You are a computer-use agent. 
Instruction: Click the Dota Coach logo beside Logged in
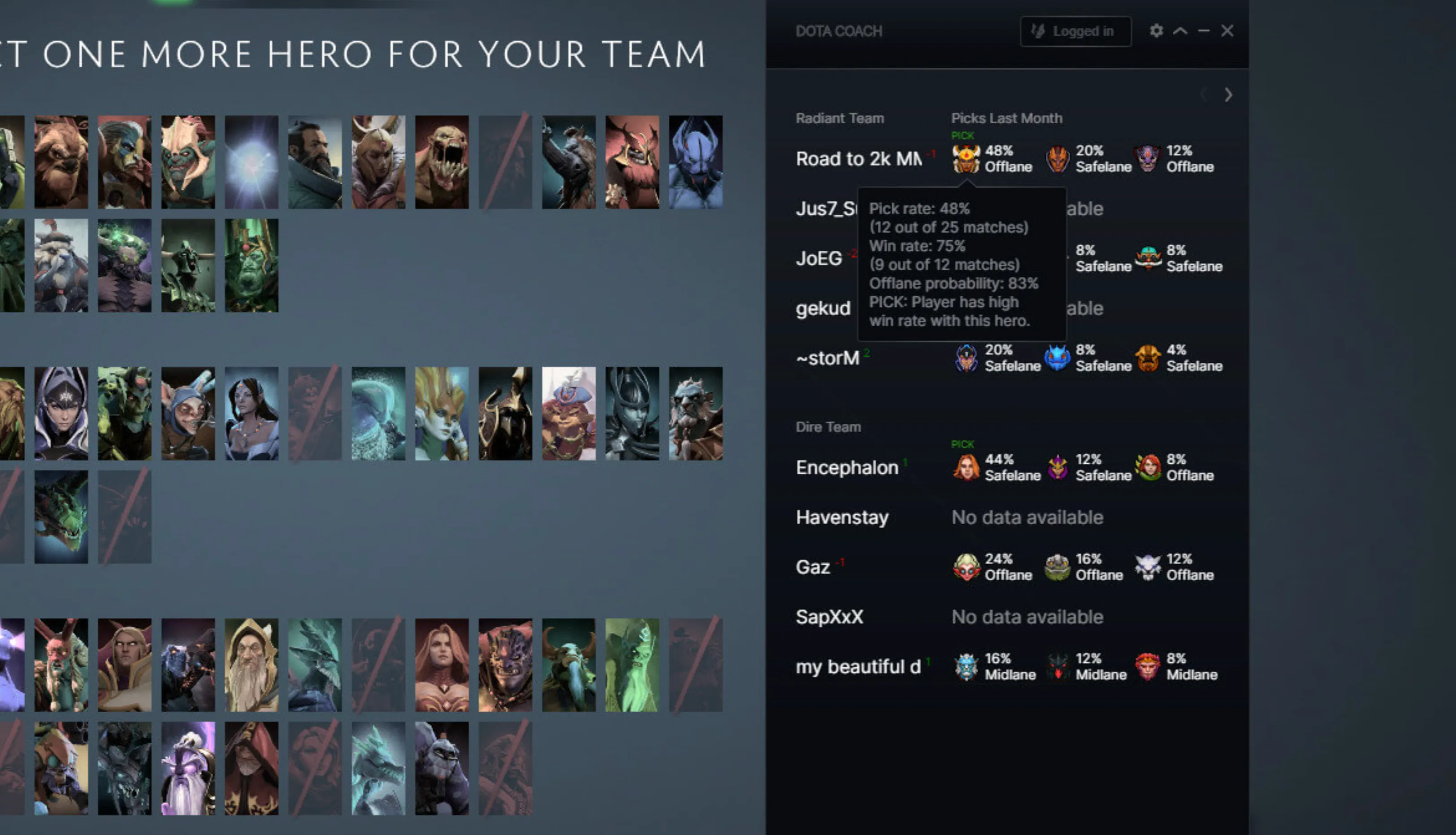(x=1039, y=31)
